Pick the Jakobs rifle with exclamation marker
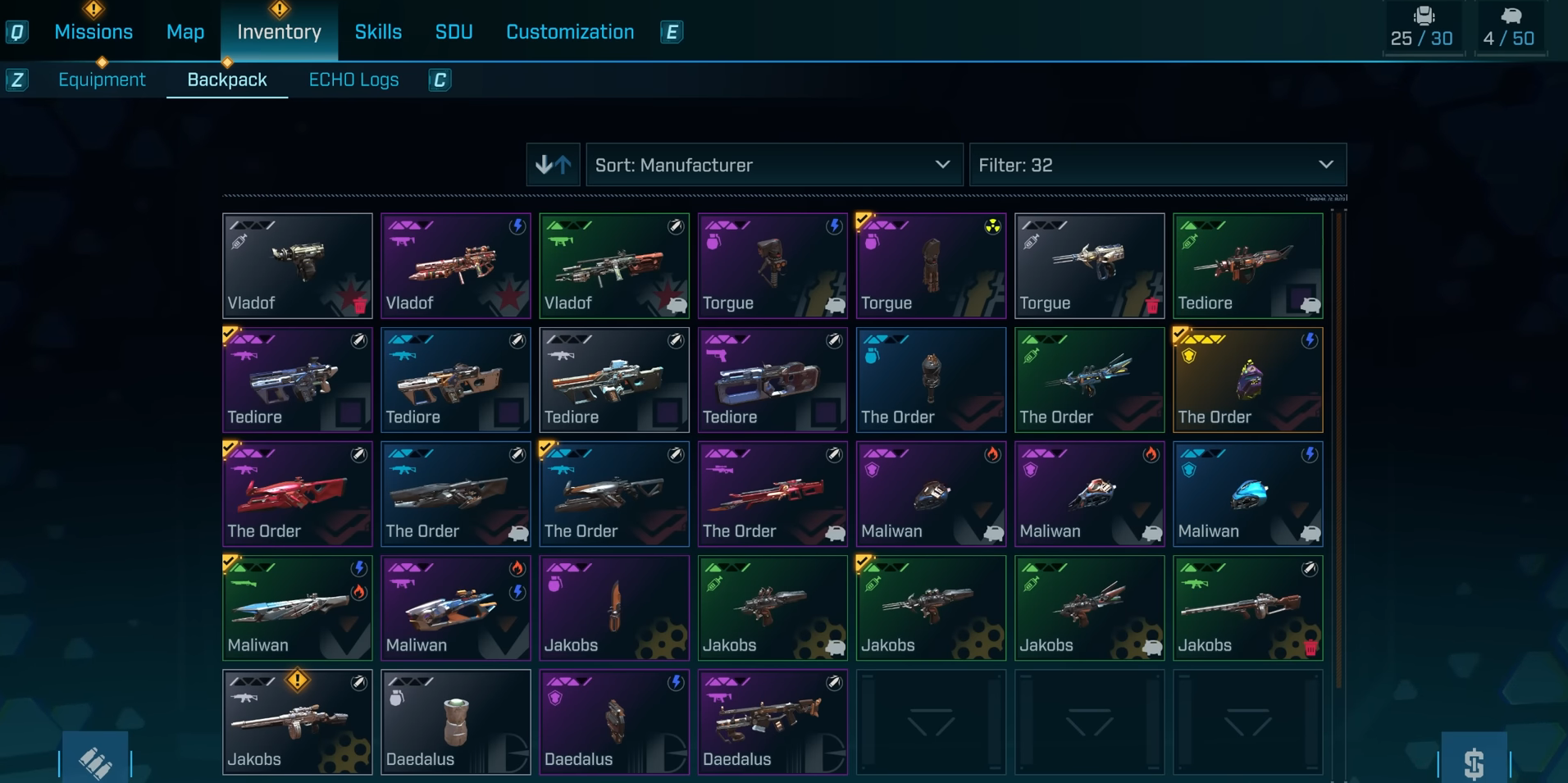This screenshot has height=783, width=1568. coord(297,722)
